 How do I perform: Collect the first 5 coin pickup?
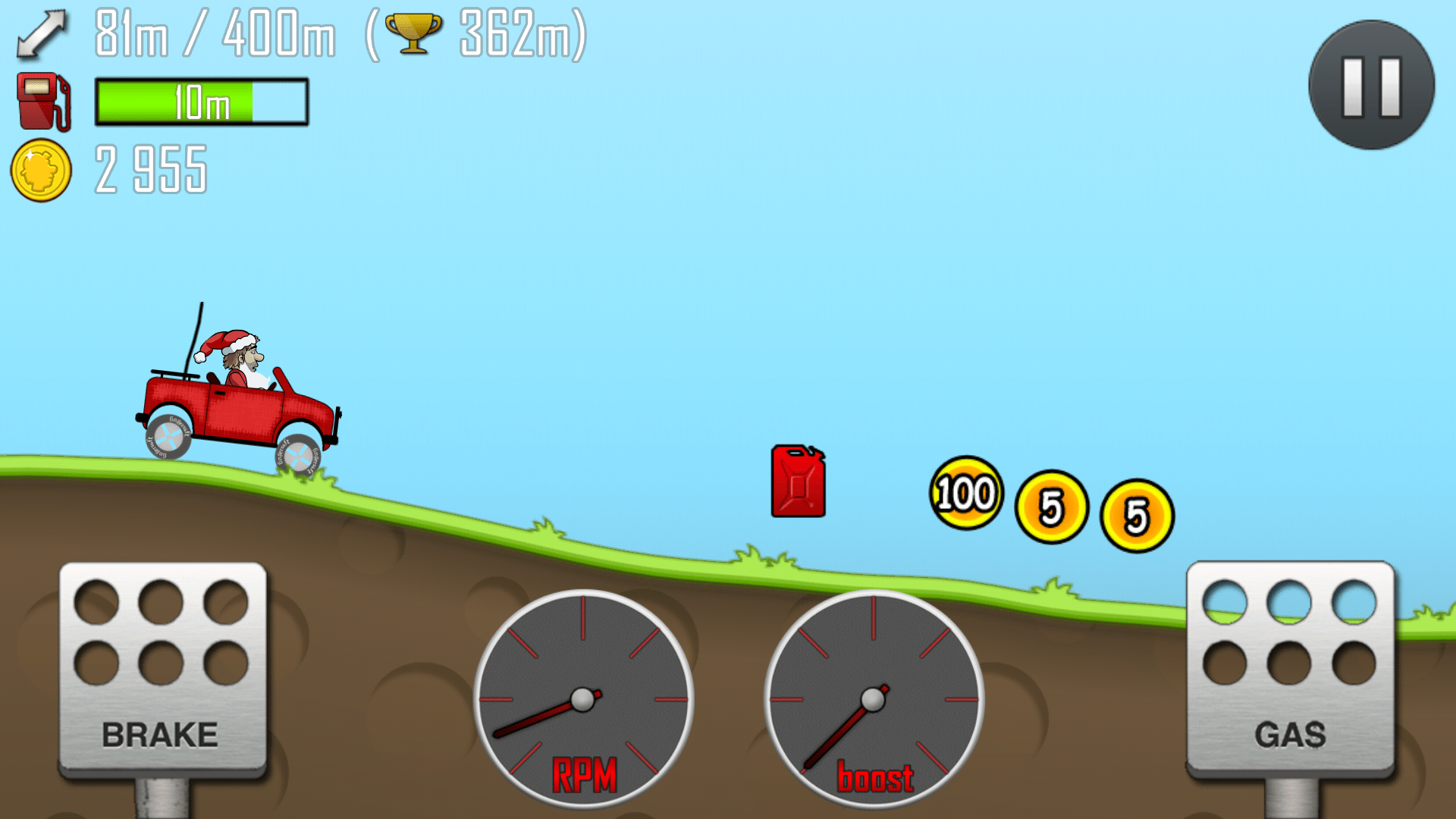pyautogui.click(x=1050, y=507)
